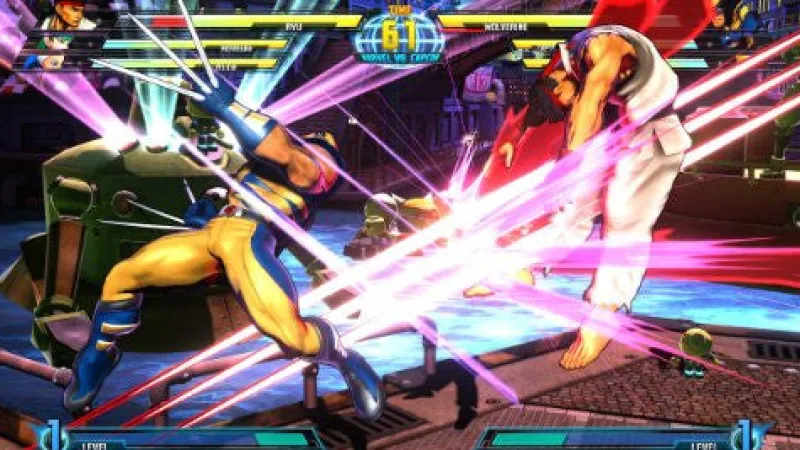The width and height of the screenshot is (800, 450).
Task: Select Ryu's character portrait
Action: point(66,15)
